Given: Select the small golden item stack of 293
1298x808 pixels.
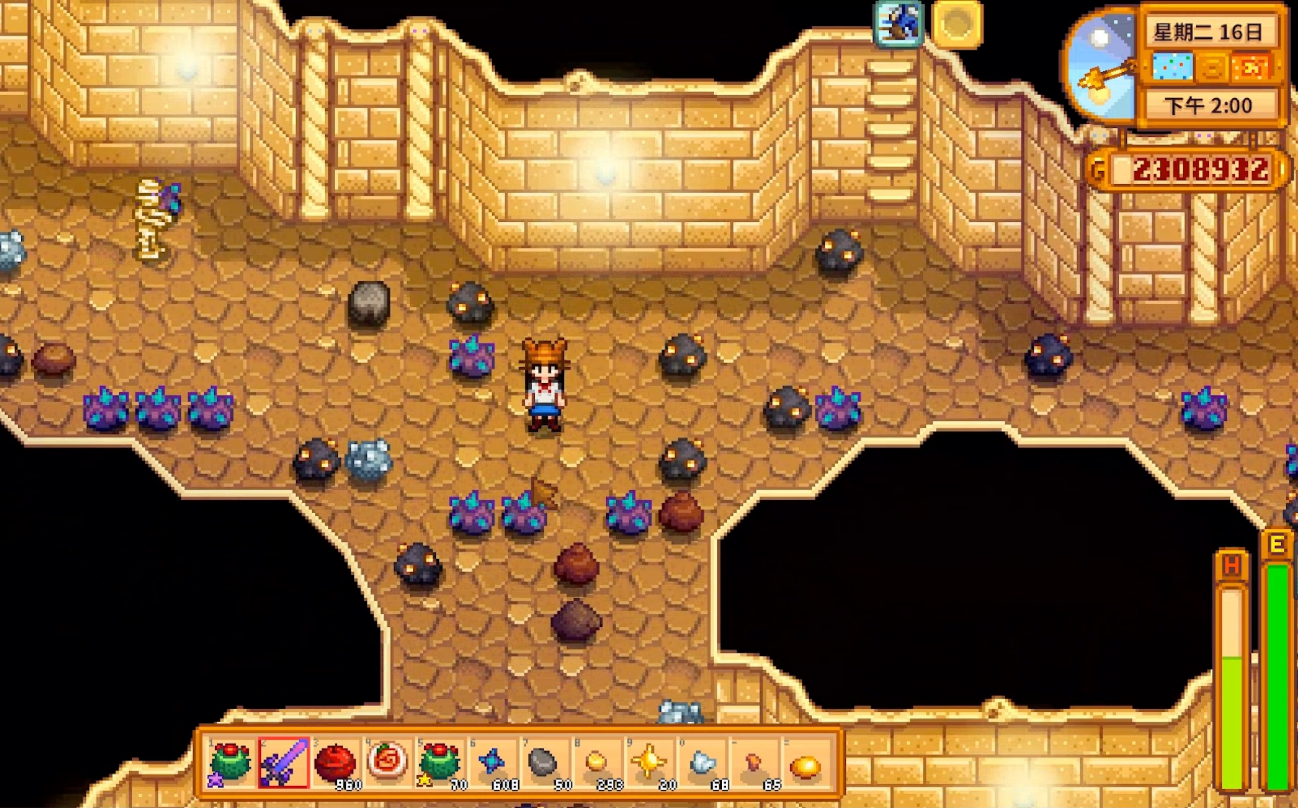Looking at the screenshot, I should [x=595, y=765].
